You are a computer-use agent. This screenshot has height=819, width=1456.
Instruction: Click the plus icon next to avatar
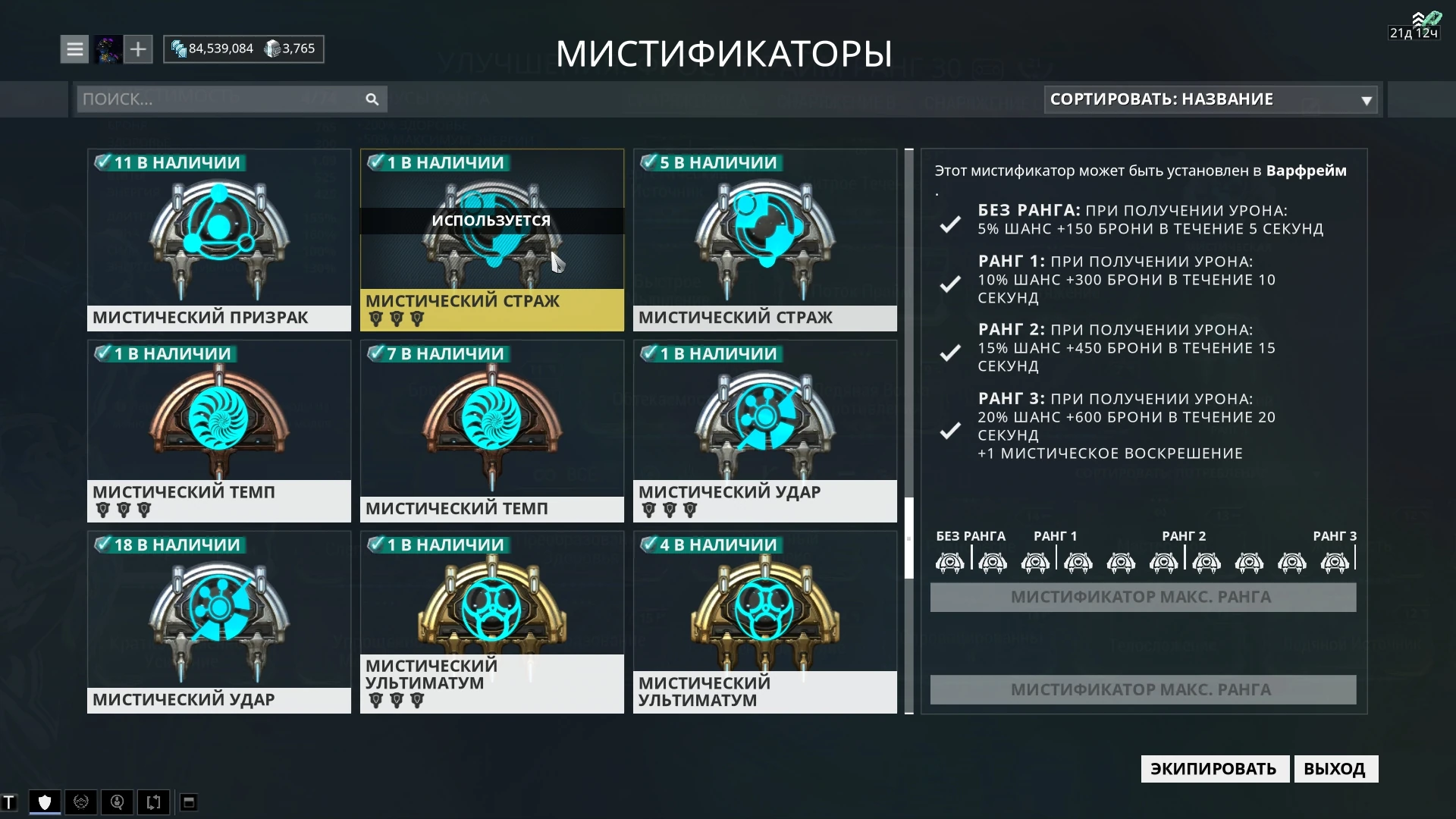coord(137,49)
